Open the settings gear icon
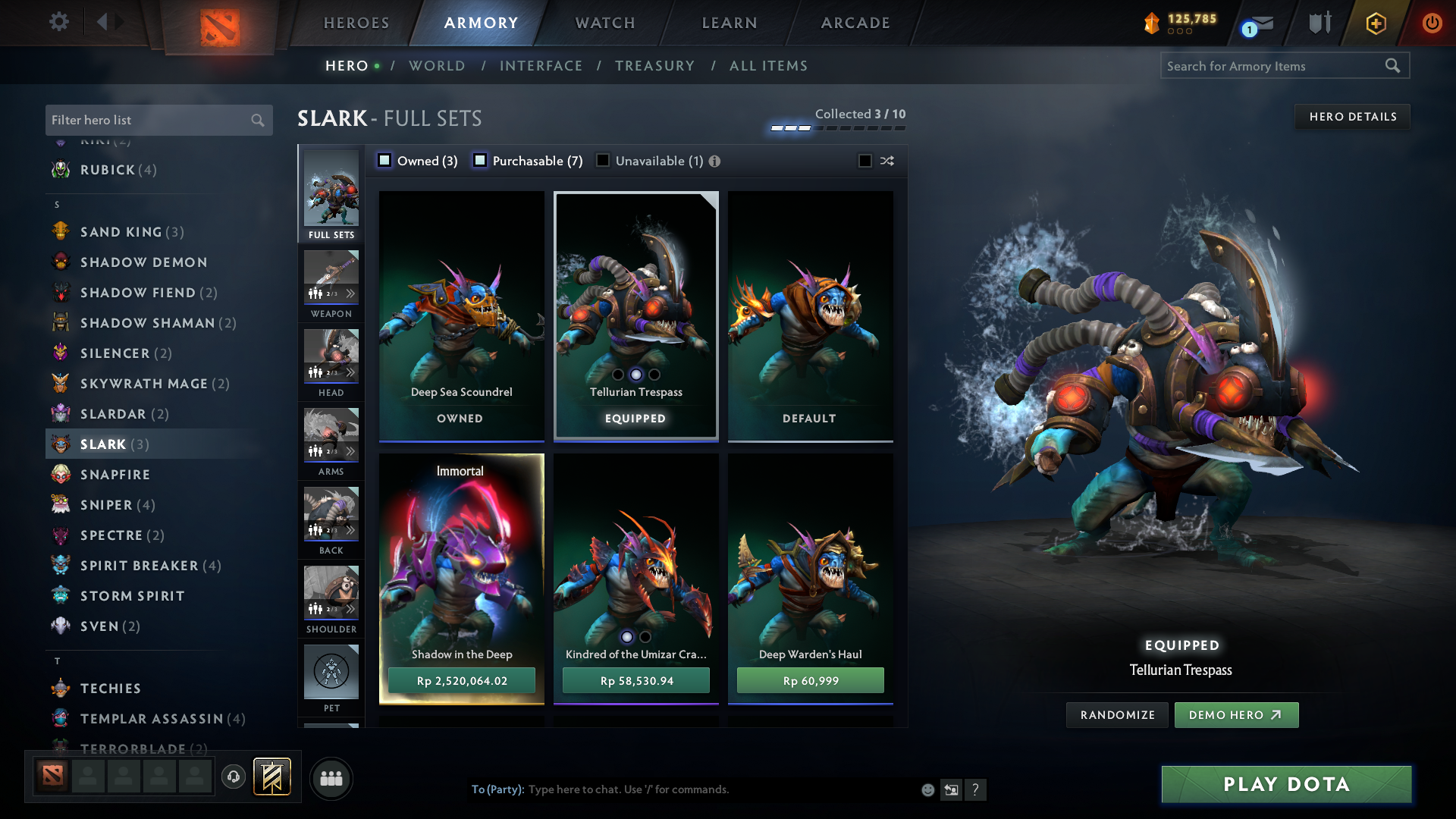This screenshot has width=1456, height=819. coord(59,22)
